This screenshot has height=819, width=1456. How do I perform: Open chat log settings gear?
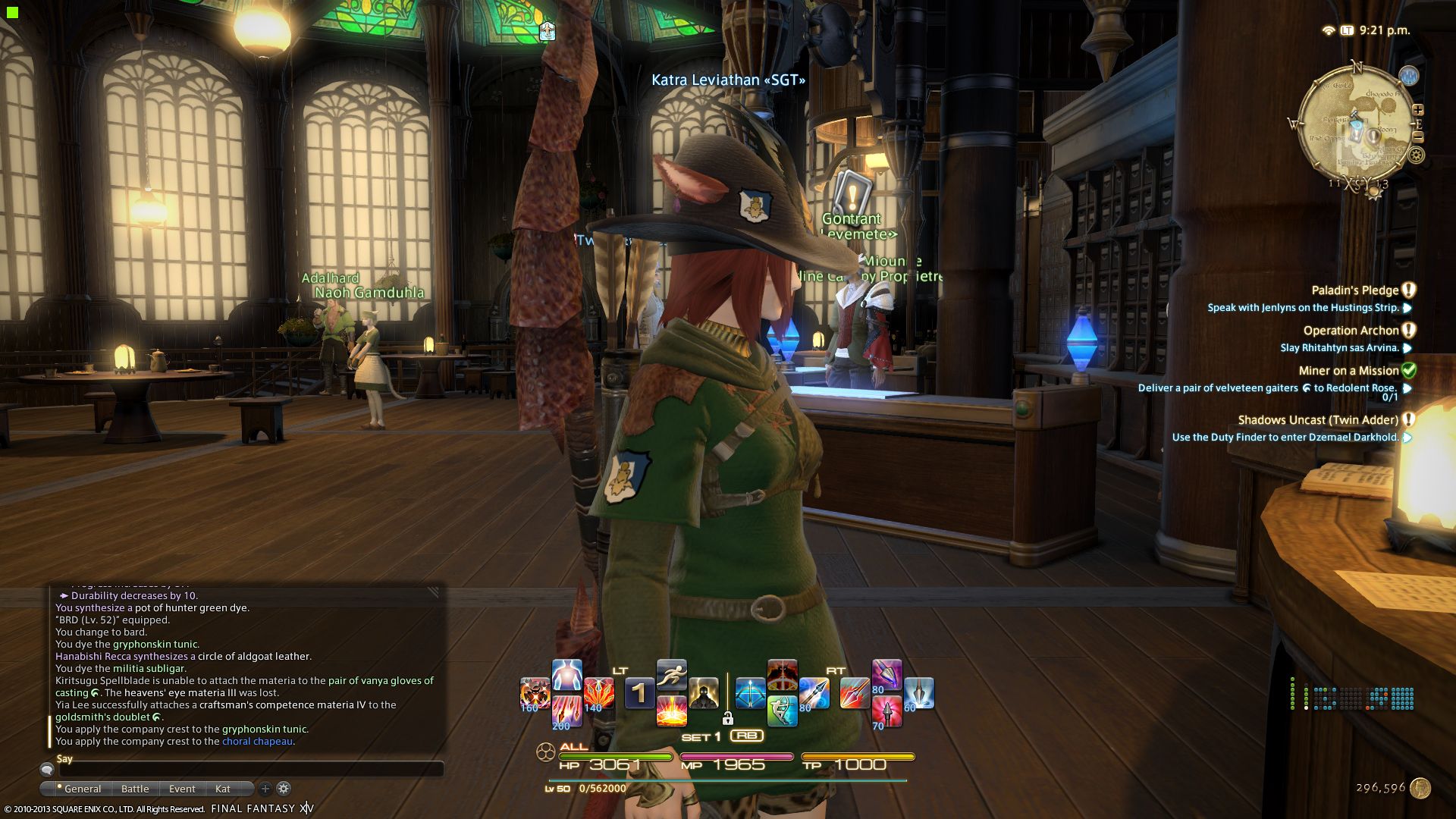click(284, 789)
